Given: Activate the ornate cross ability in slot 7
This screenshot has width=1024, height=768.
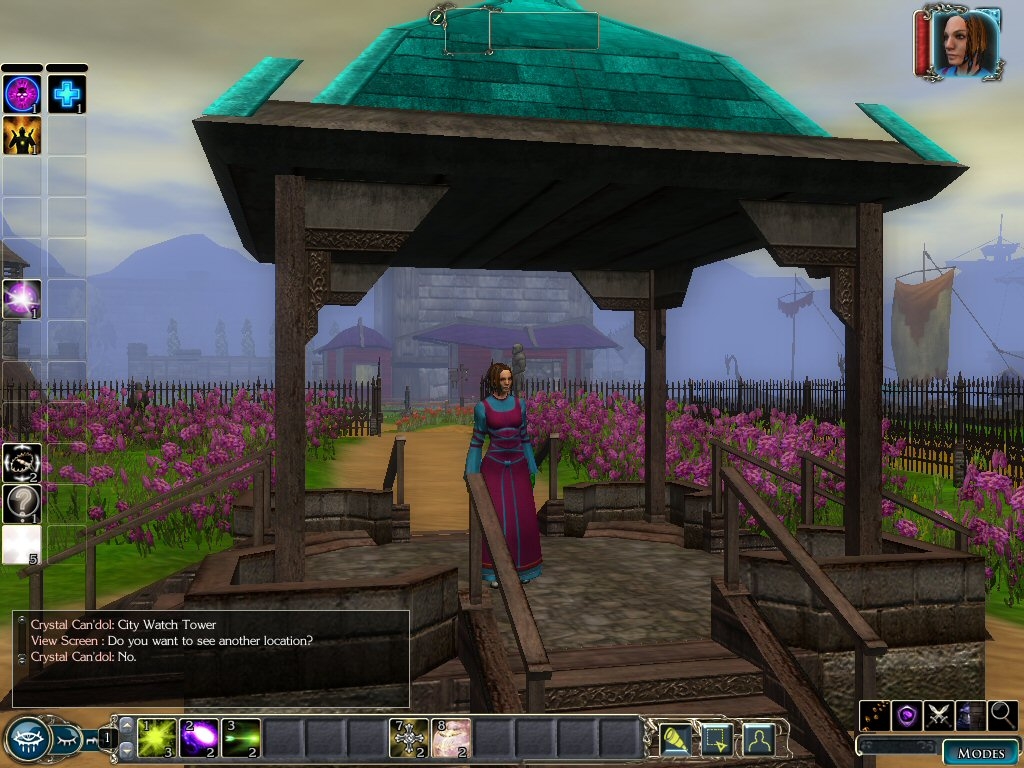Looking at the screenshot, I should (x=408, y=738).
